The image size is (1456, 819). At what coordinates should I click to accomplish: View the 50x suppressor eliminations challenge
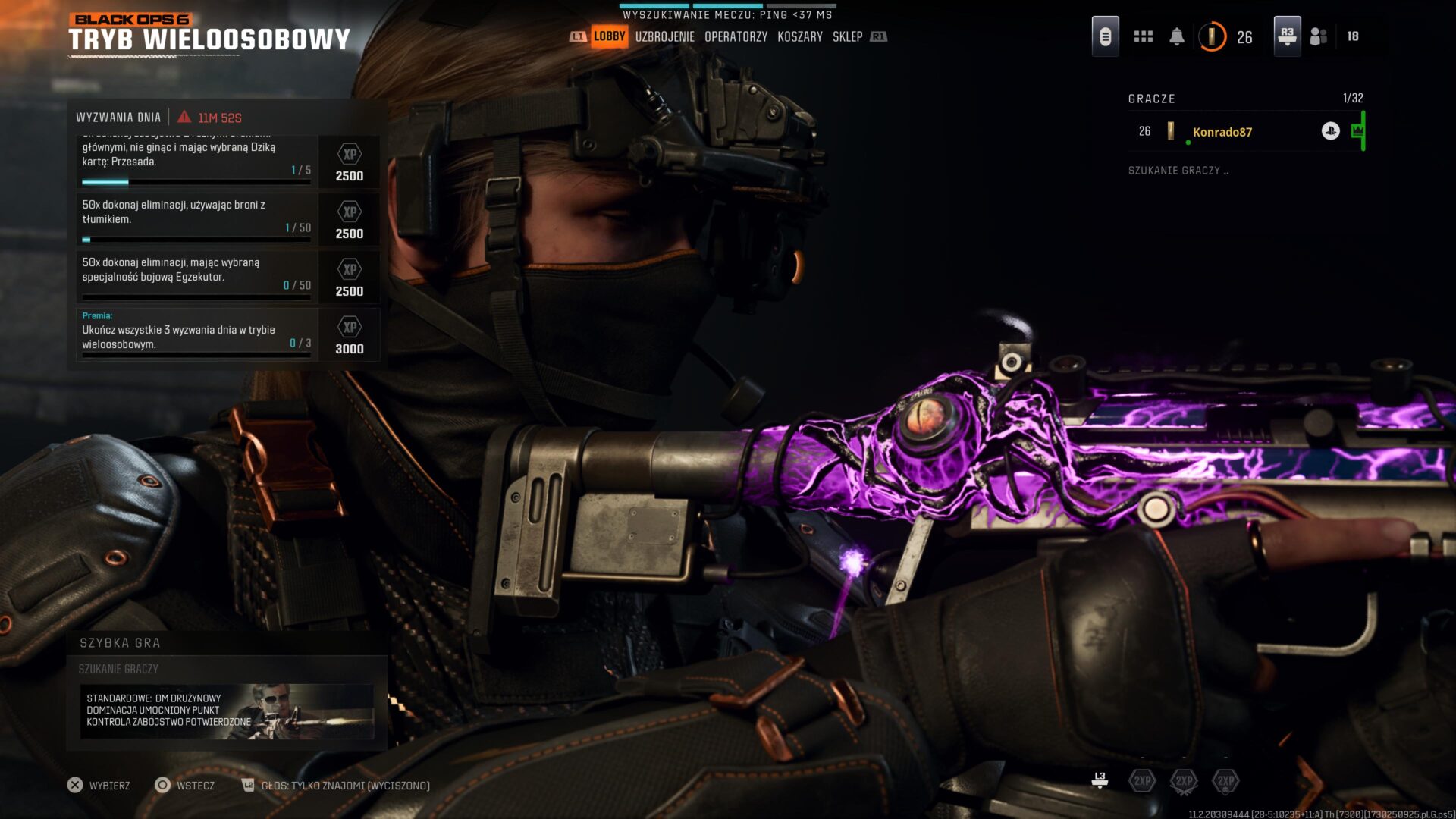click(196, 218)
